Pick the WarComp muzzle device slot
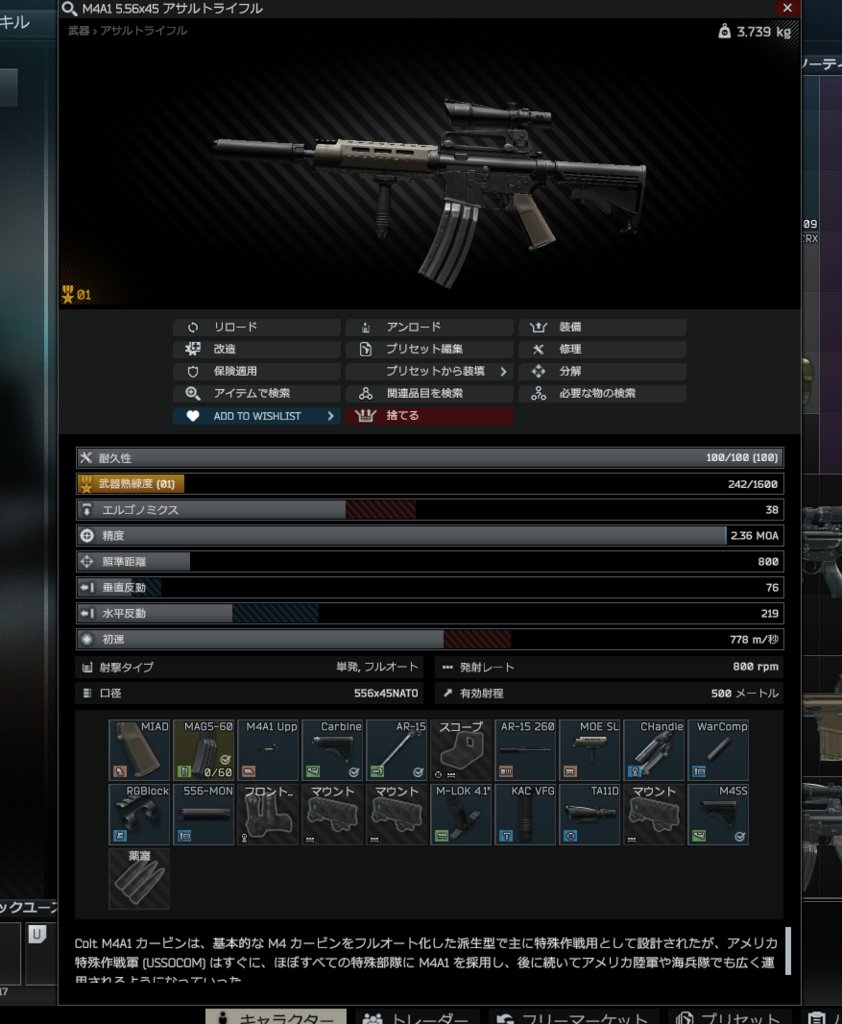 [x=718, y=750]
